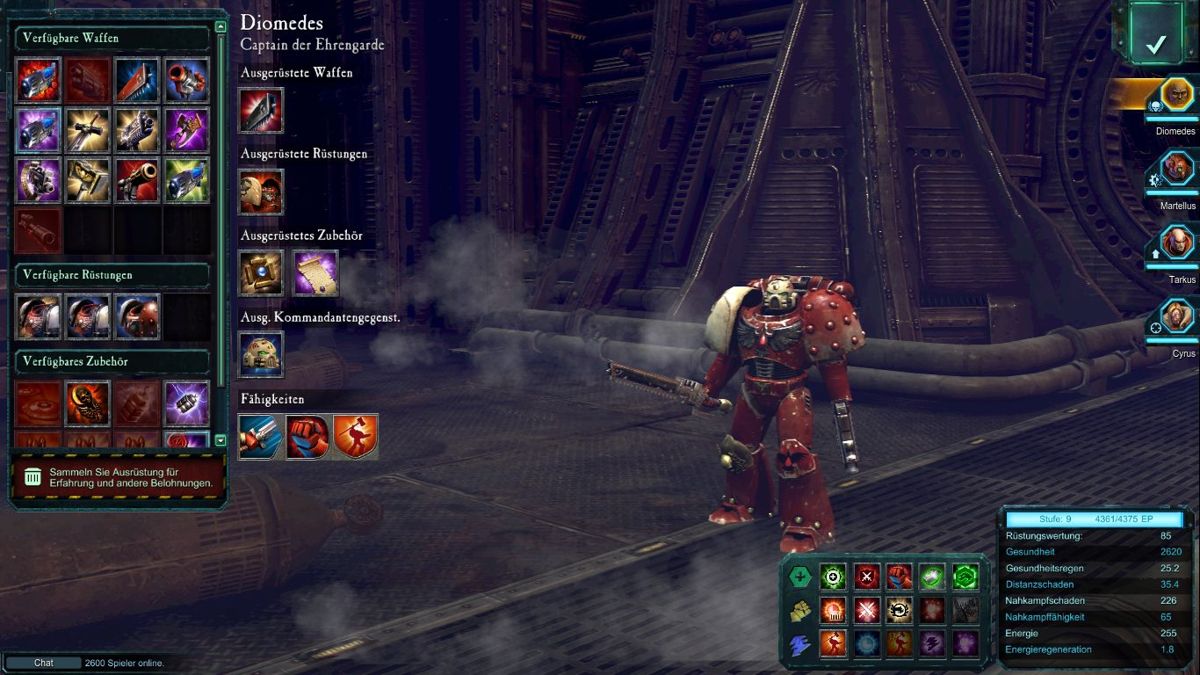This screenshot has height=675, width=1200.
Task: Open the Chat button
Action: [x=44, y=663]
